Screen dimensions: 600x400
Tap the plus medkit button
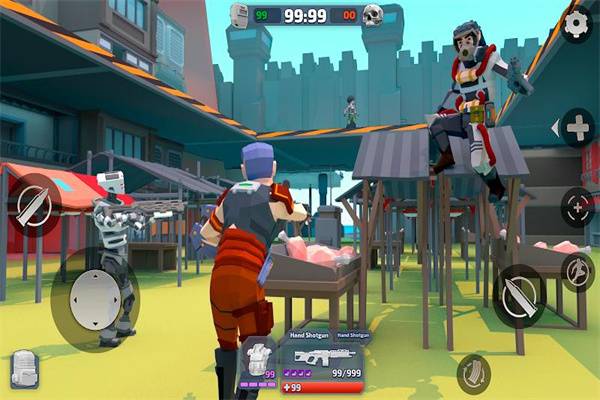578,128
